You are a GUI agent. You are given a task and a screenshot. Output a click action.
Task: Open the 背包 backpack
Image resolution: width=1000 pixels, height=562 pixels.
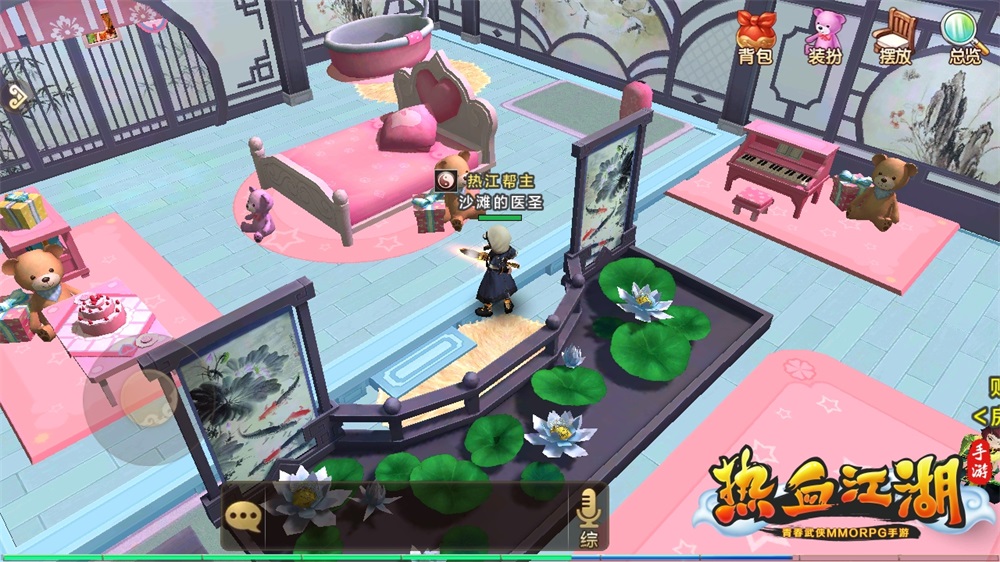[755, 36]
